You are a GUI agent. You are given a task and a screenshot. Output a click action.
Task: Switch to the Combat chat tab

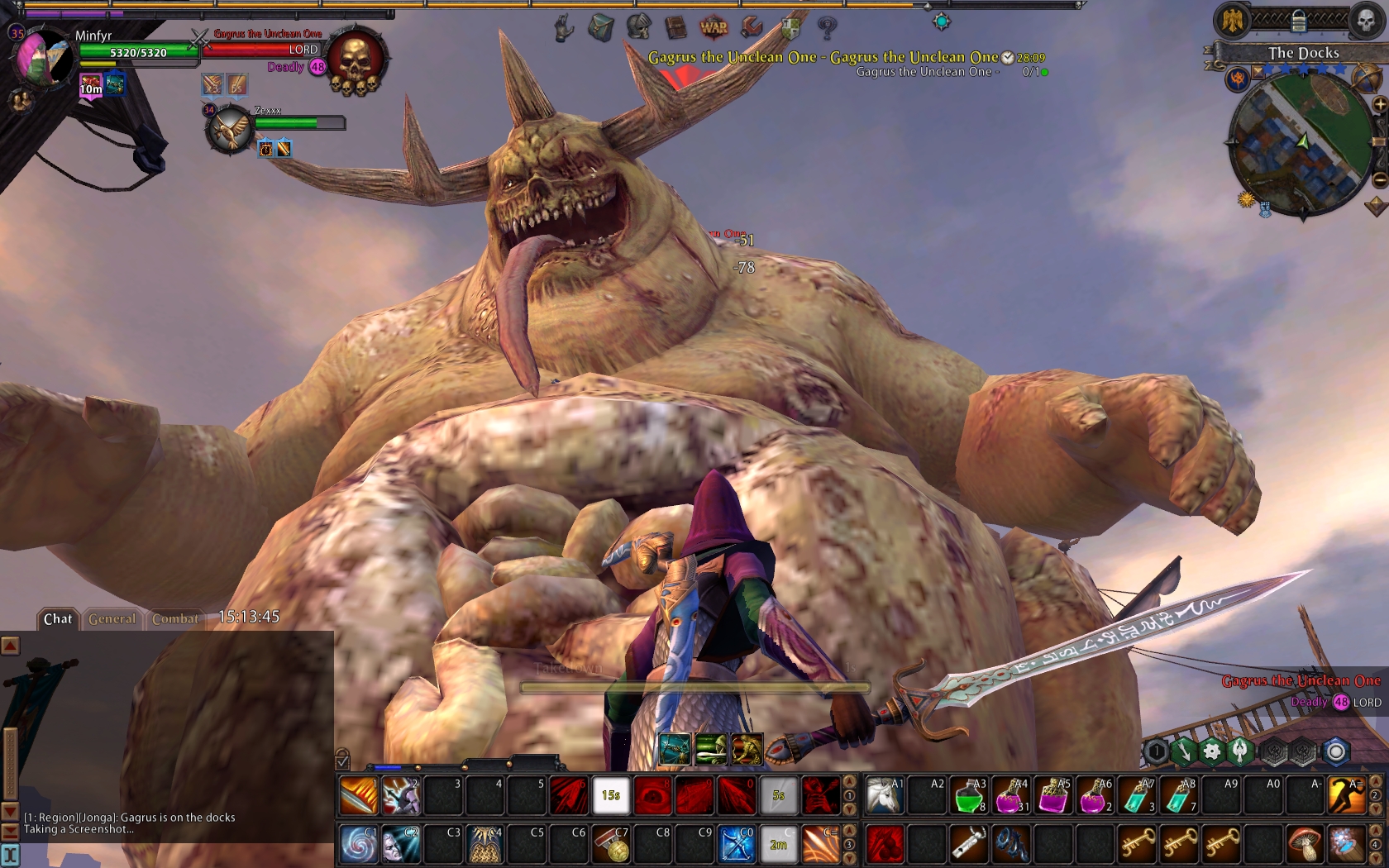click(175, 618)
